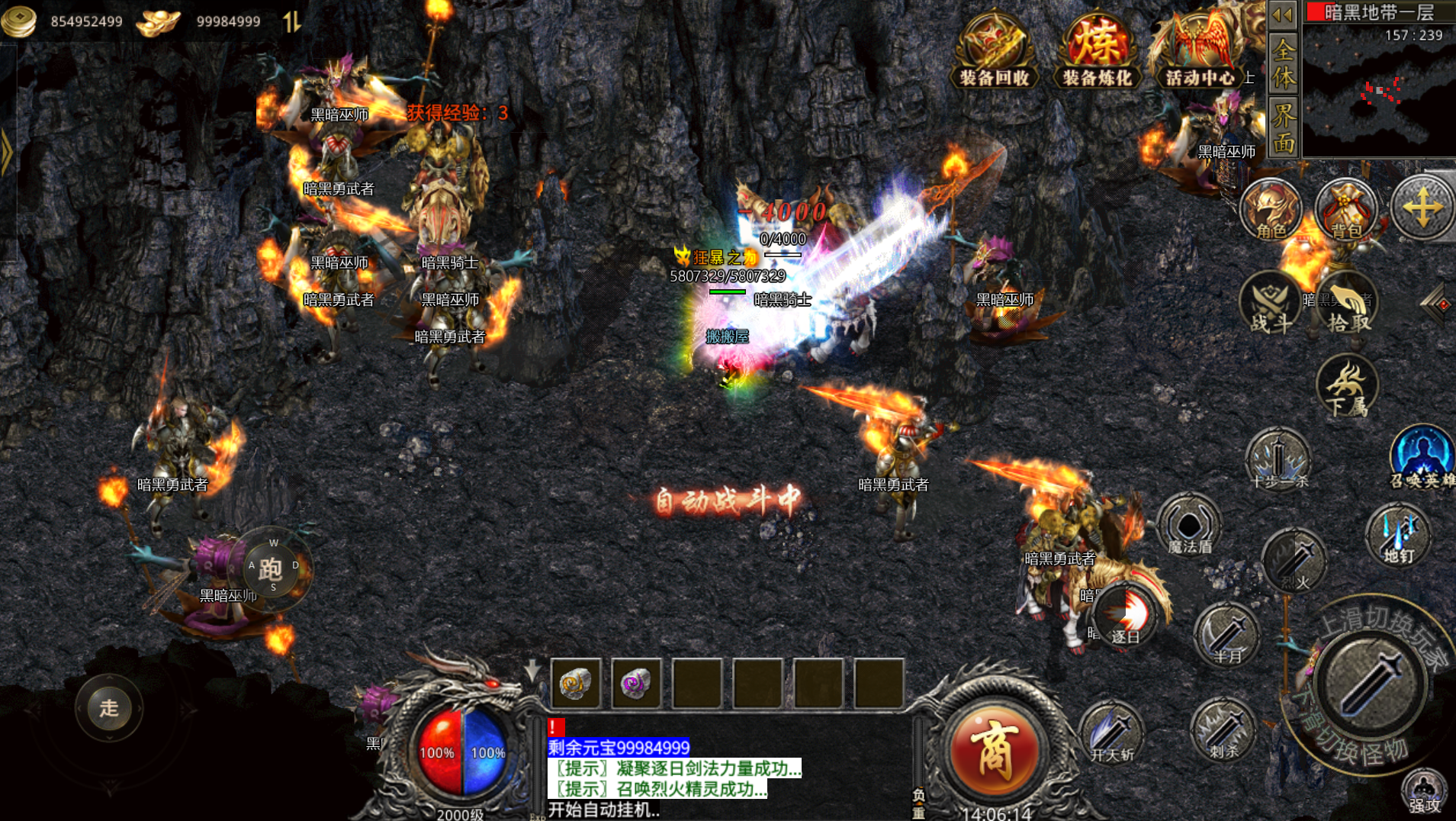The image size is (1456, 821).
Task: Use the 地钉 ground spike skill
Action: pyautogui.click(x=1399, y=536)
